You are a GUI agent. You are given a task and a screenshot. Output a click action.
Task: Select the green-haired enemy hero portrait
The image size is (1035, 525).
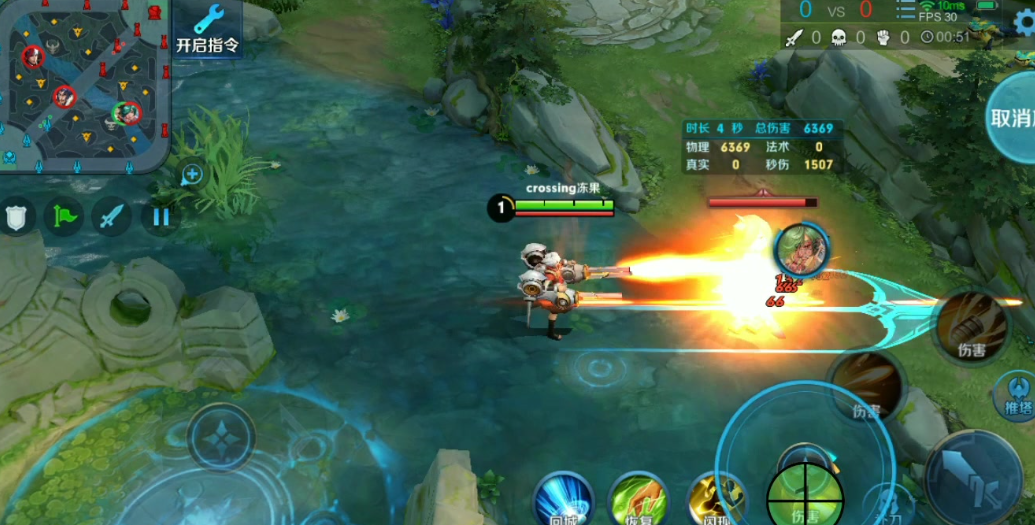(x=801, y=250)
